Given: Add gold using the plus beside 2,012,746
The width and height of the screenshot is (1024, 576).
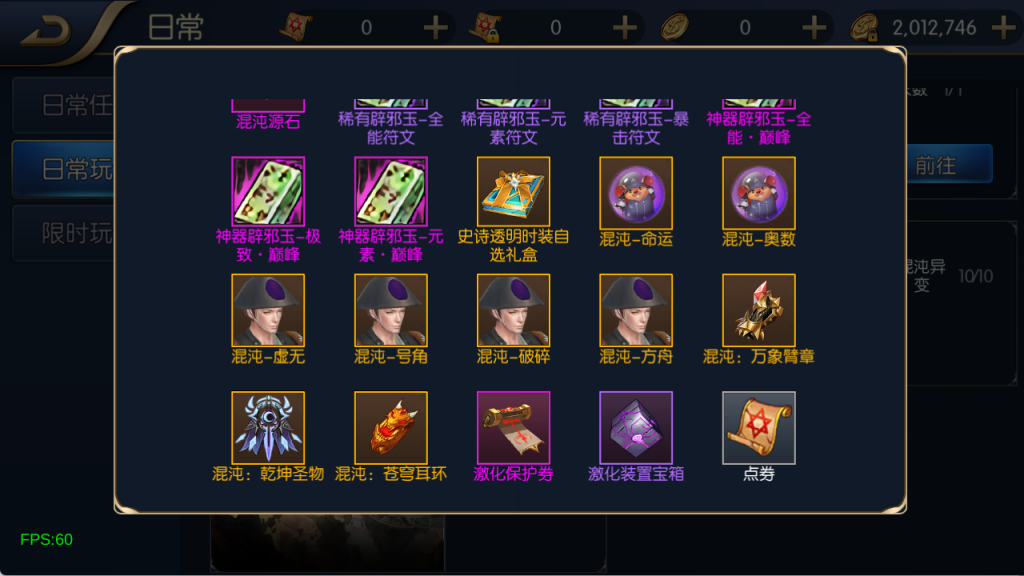Looking at the screenshot, I should pos(1003,28).
